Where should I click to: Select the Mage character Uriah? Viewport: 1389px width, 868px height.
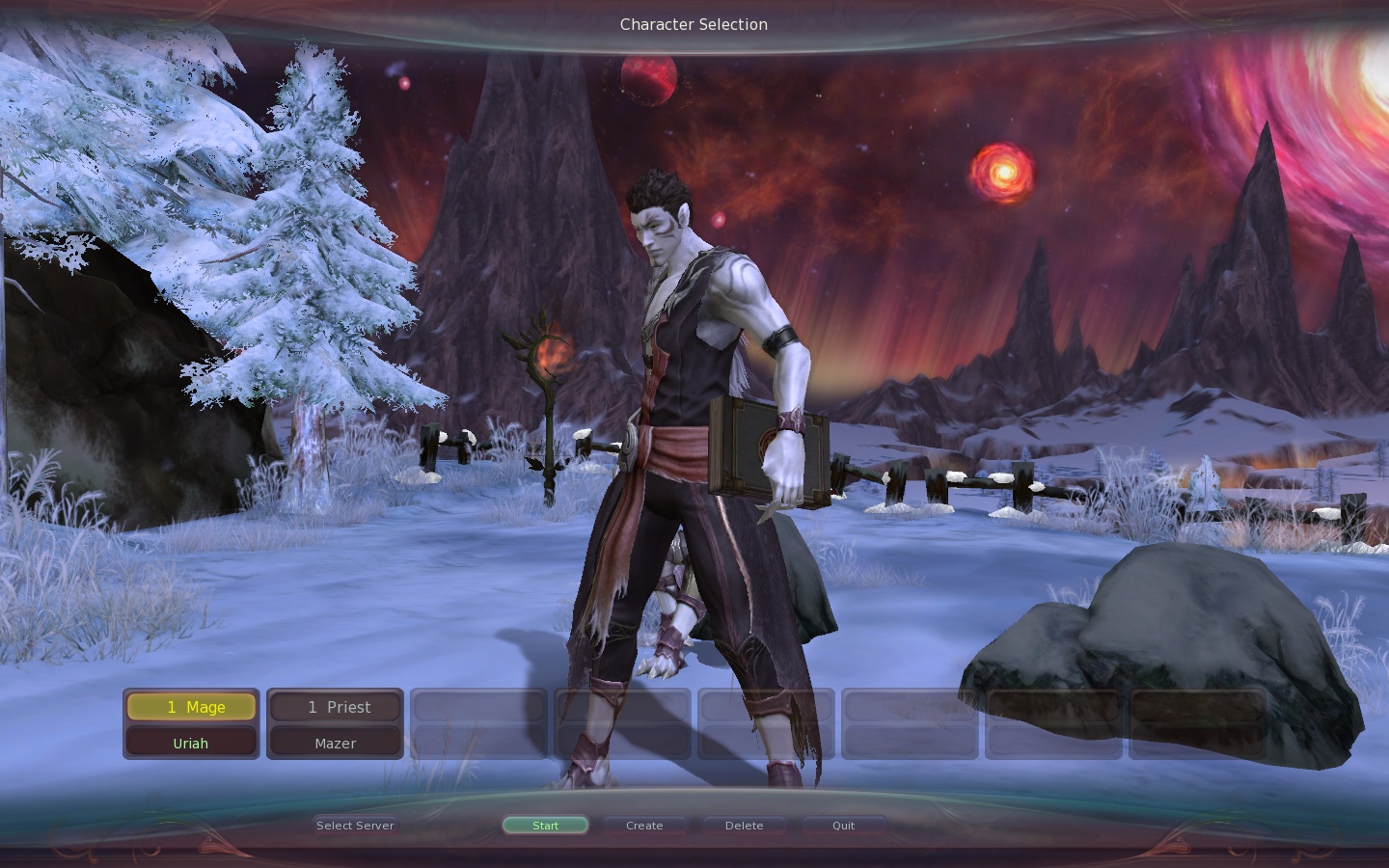(191, 724)
